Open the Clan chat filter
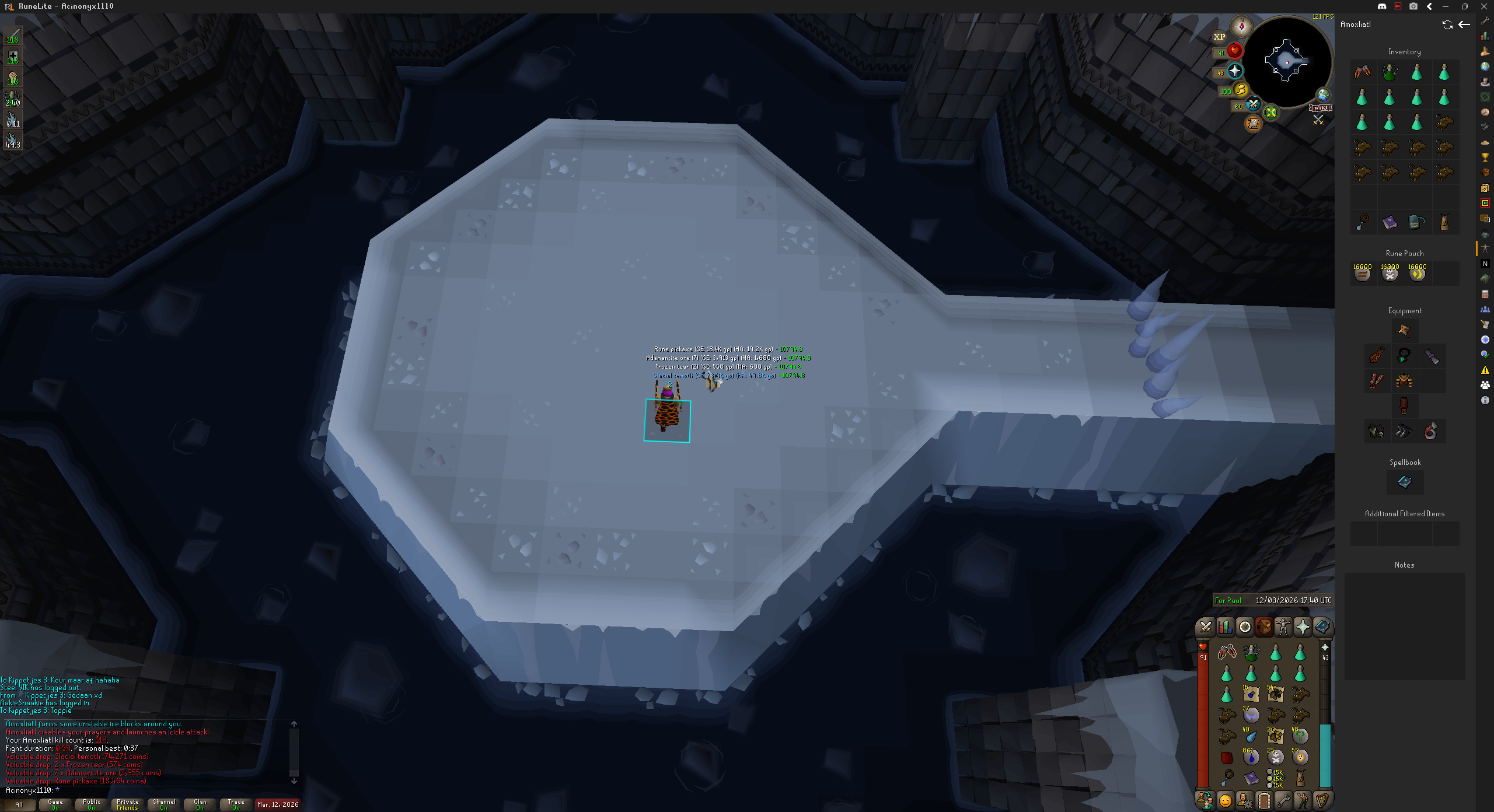Image resolution: width=1494 pixels, height=812 pixels. [x=200, y=804]
